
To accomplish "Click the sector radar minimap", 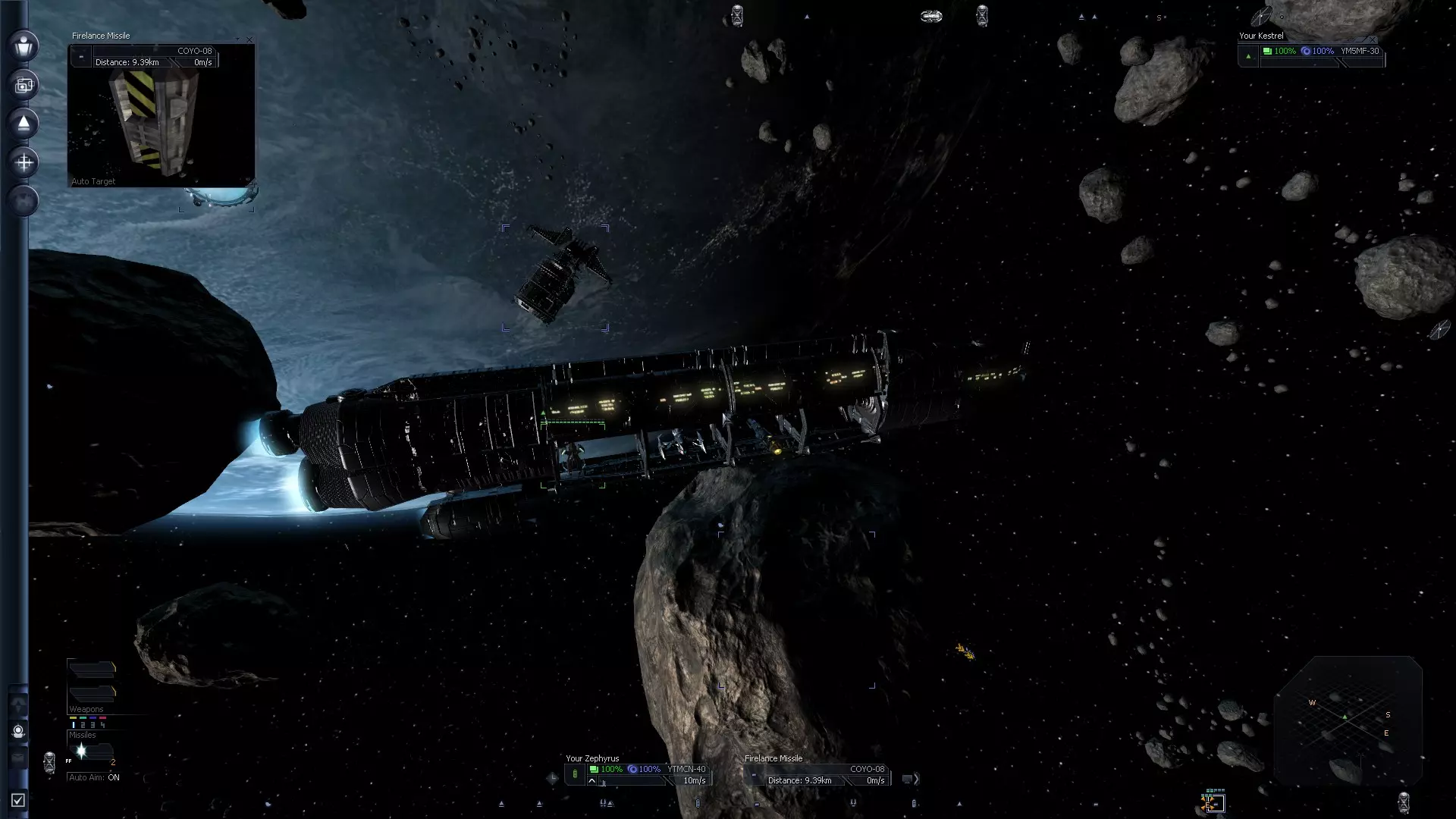I will tap(1347, 719).
